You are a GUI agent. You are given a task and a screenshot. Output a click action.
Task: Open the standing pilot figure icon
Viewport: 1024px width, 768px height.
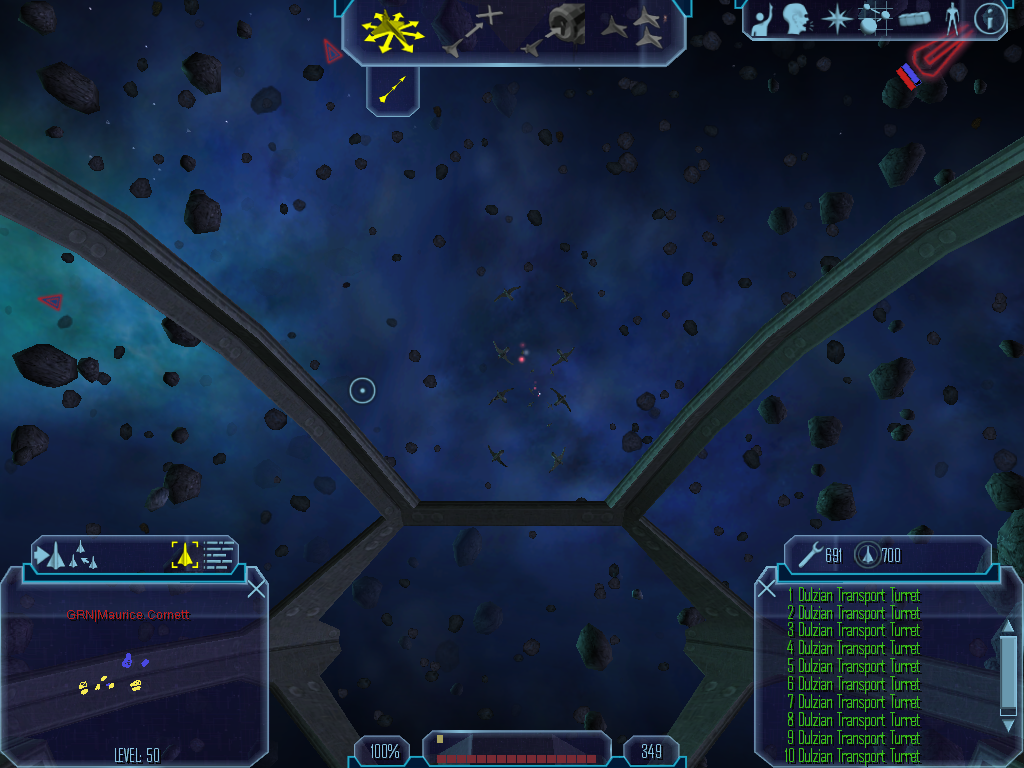click(952, 19)
